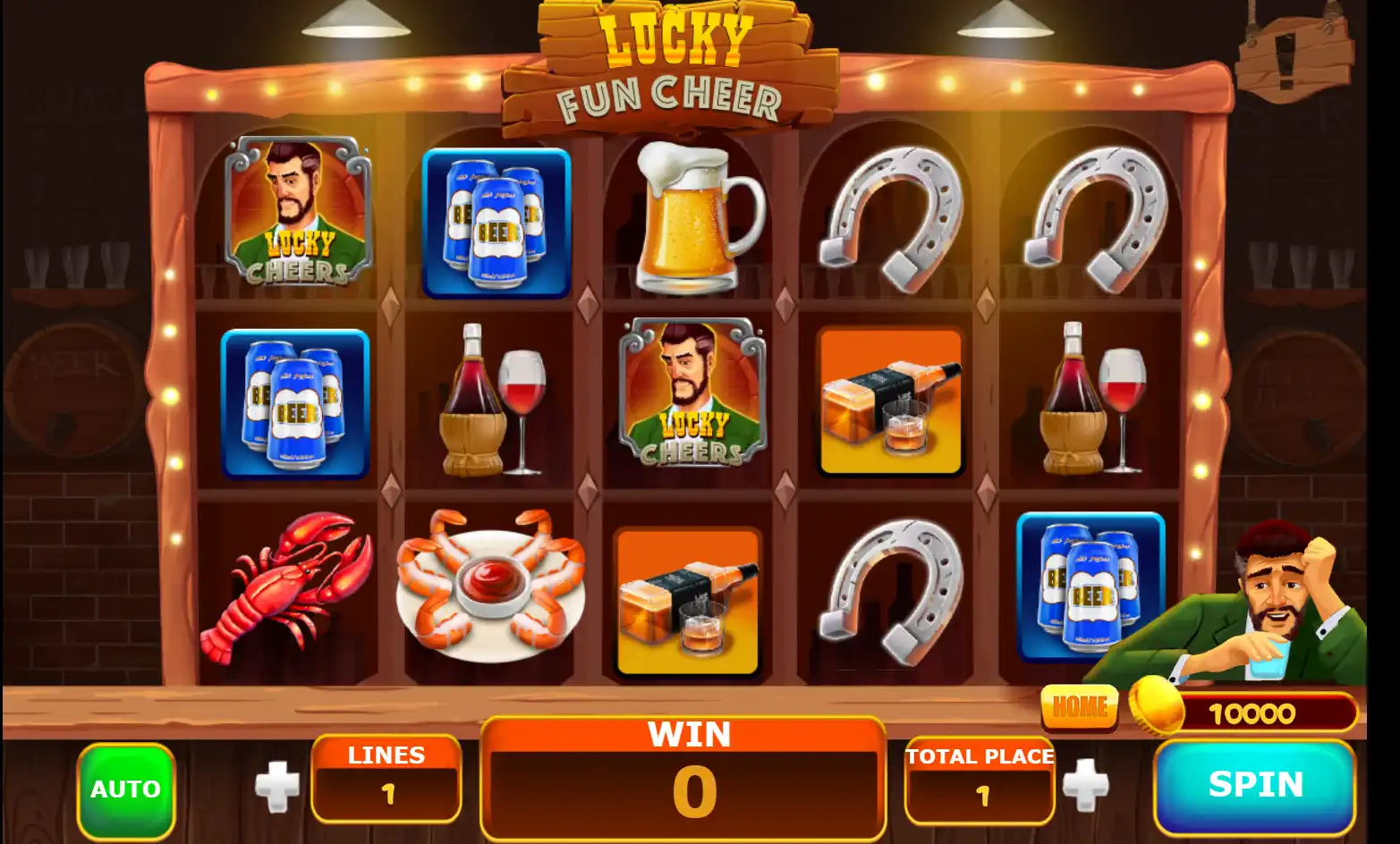This screenshot has height=844, width=1400.
Task: Click the Lucky Fun Cheer logo sign
Action: 671,63
